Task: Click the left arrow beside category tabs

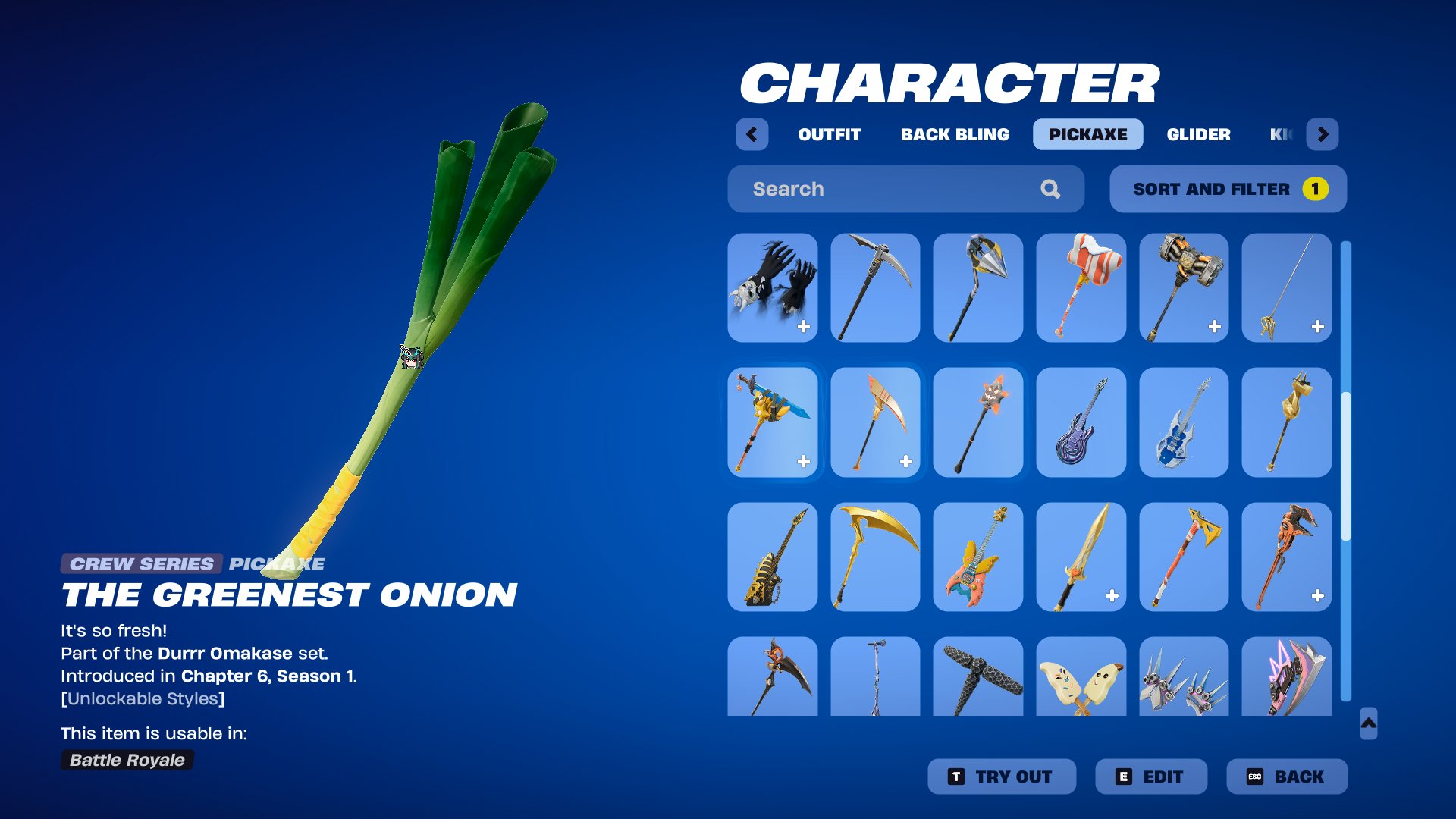Action: click(752, 134)
